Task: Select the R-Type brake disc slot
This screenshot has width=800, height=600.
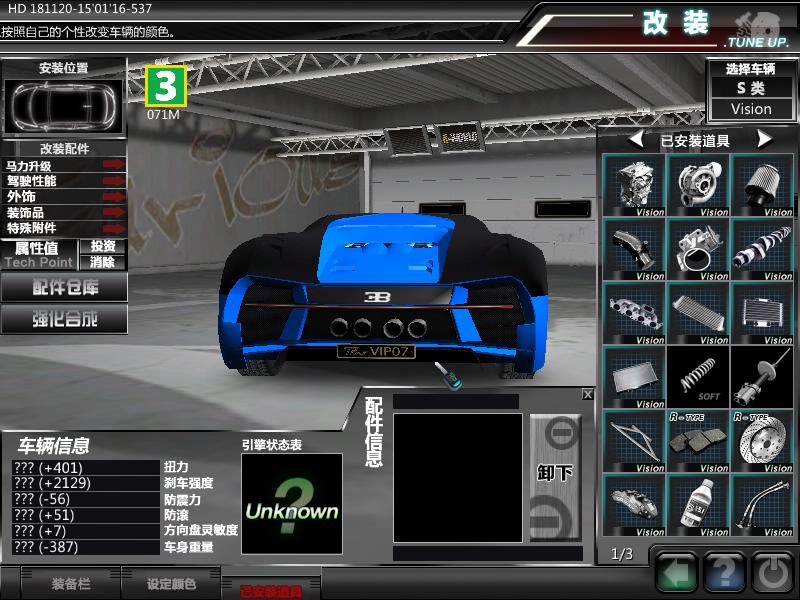Action: 762,440
